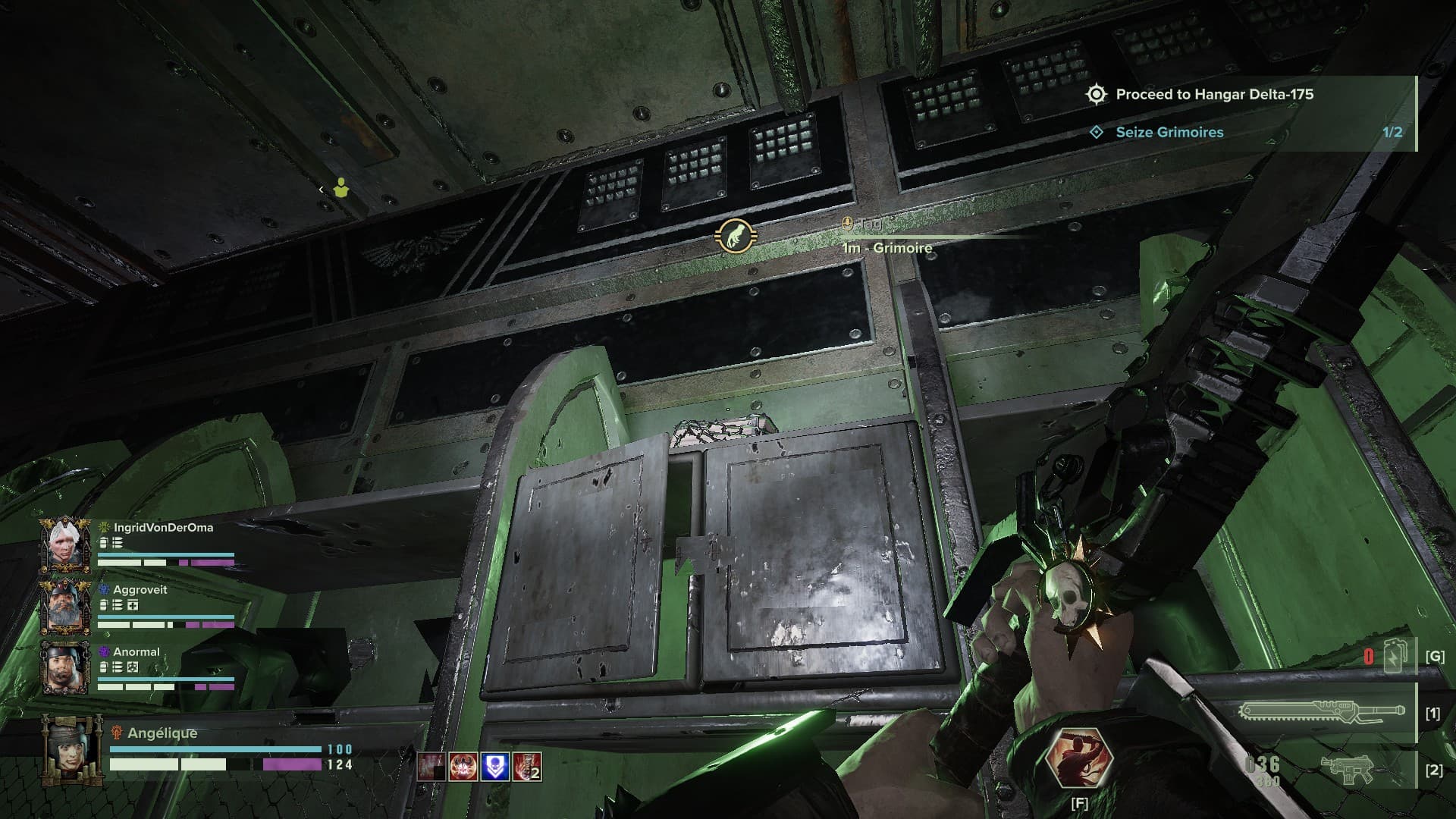Select the Seize Grimoires side objective
Screen dimensions: 1456x819
(1169, 132)
